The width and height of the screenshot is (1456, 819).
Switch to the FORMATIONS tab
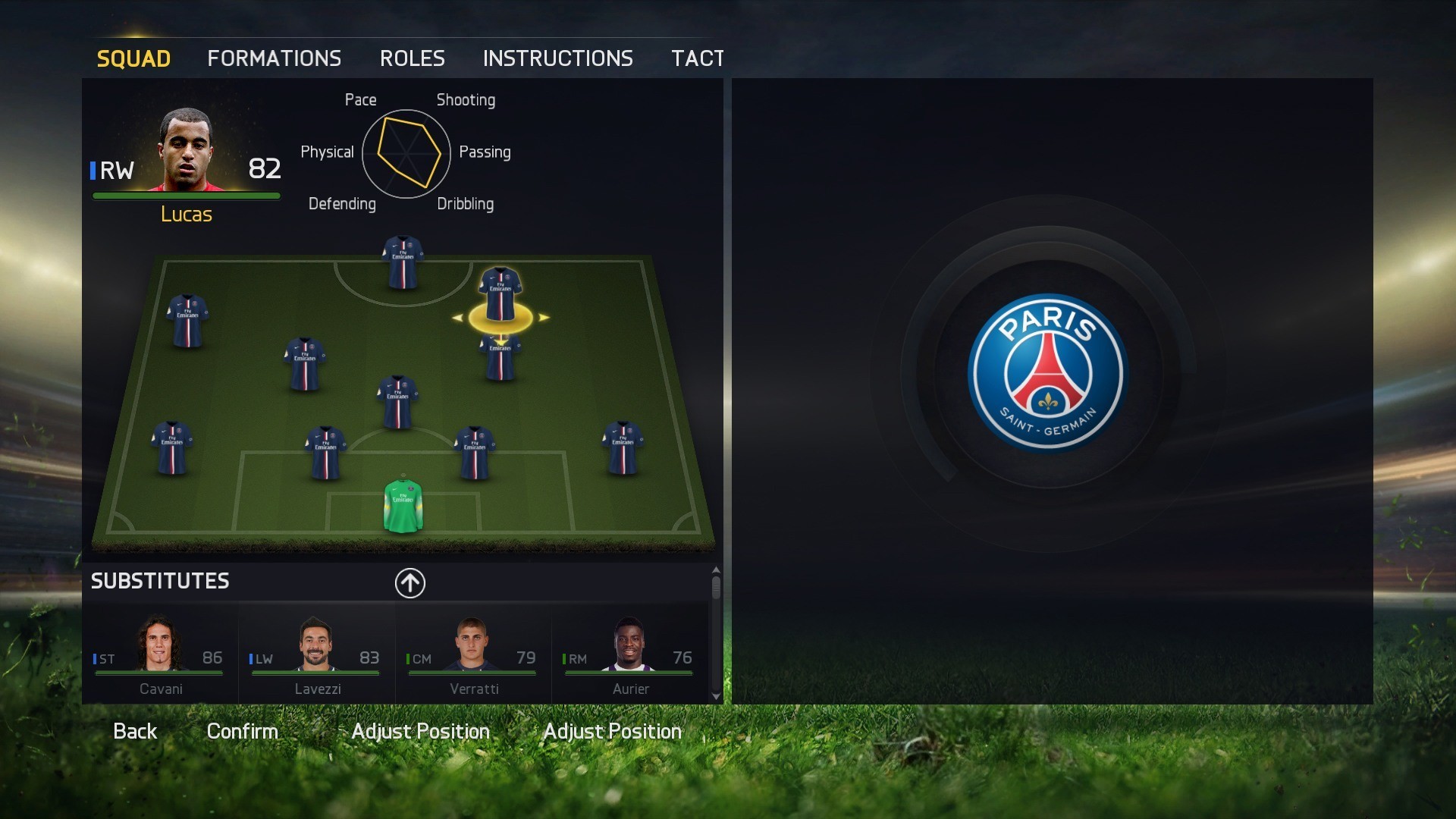(275, 58)
